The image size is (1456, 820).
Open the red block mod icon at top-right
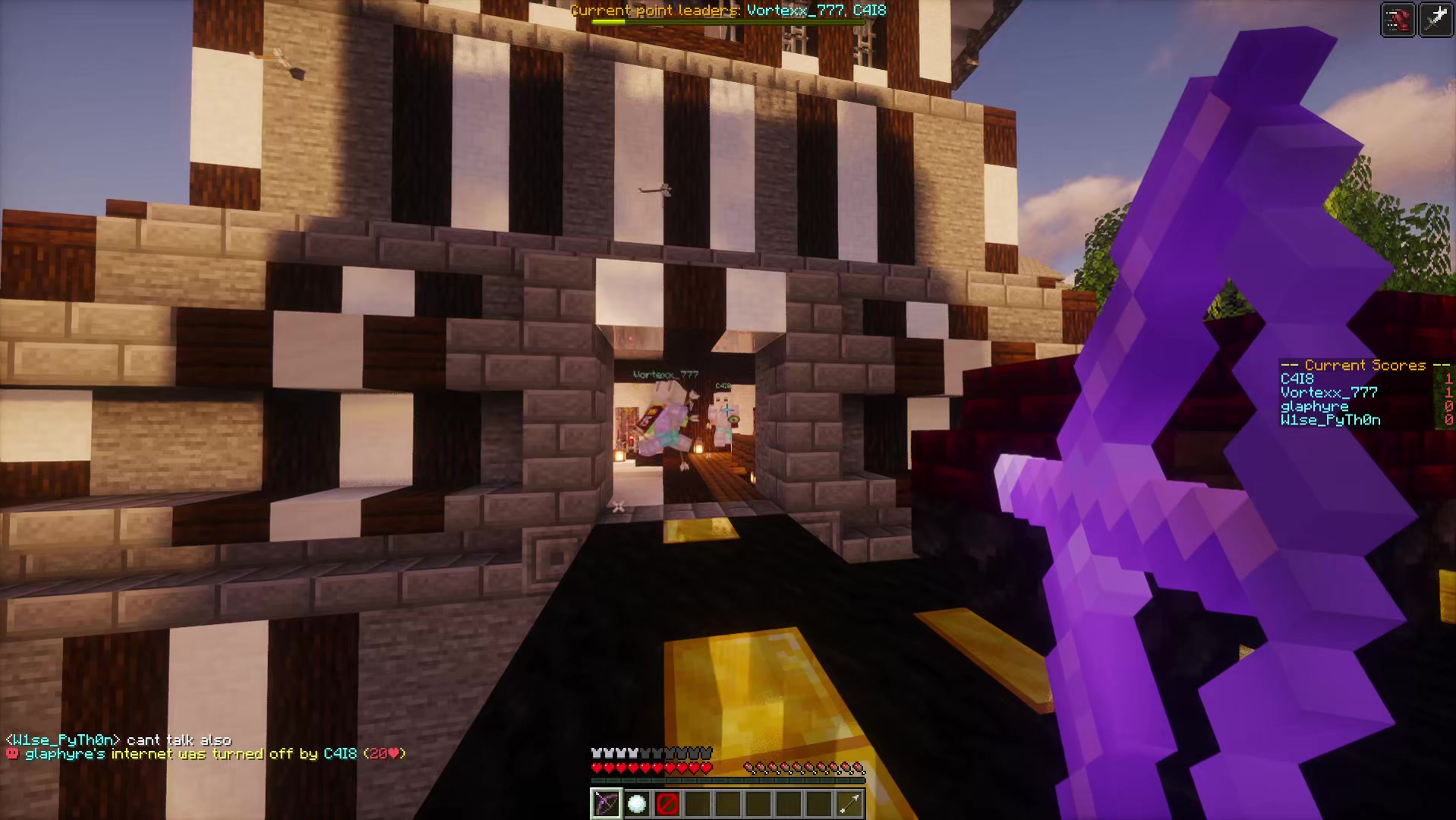[1399, 19]
